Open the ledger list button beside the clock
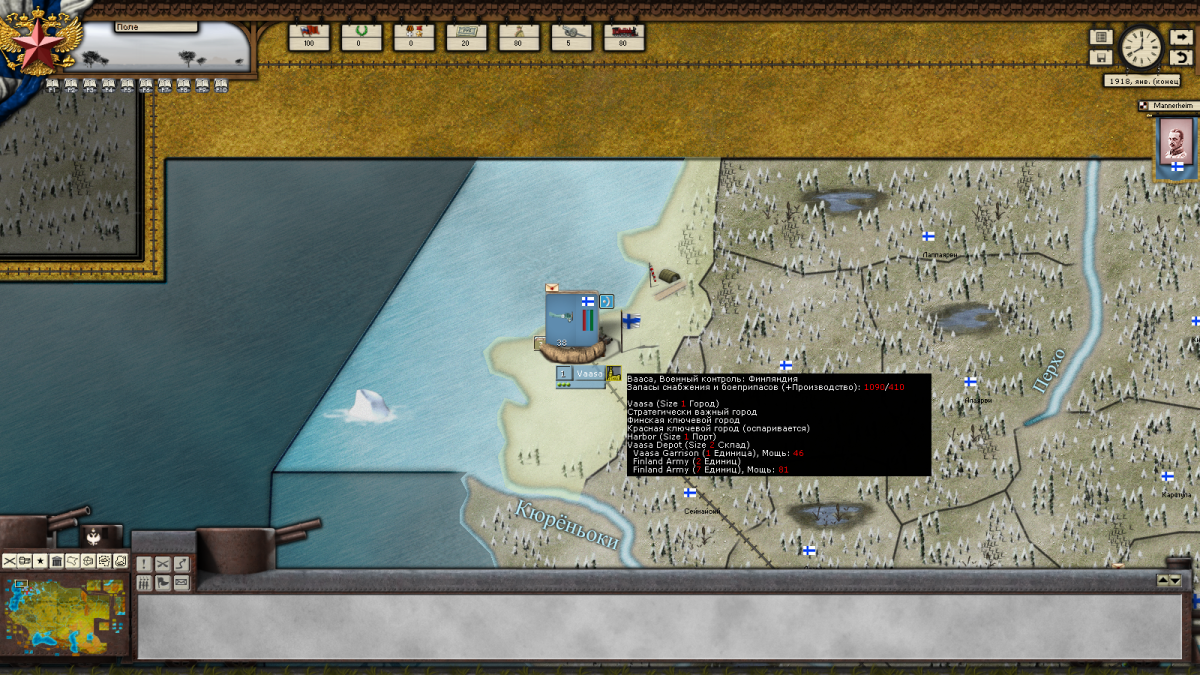 tap(1101, 37)
